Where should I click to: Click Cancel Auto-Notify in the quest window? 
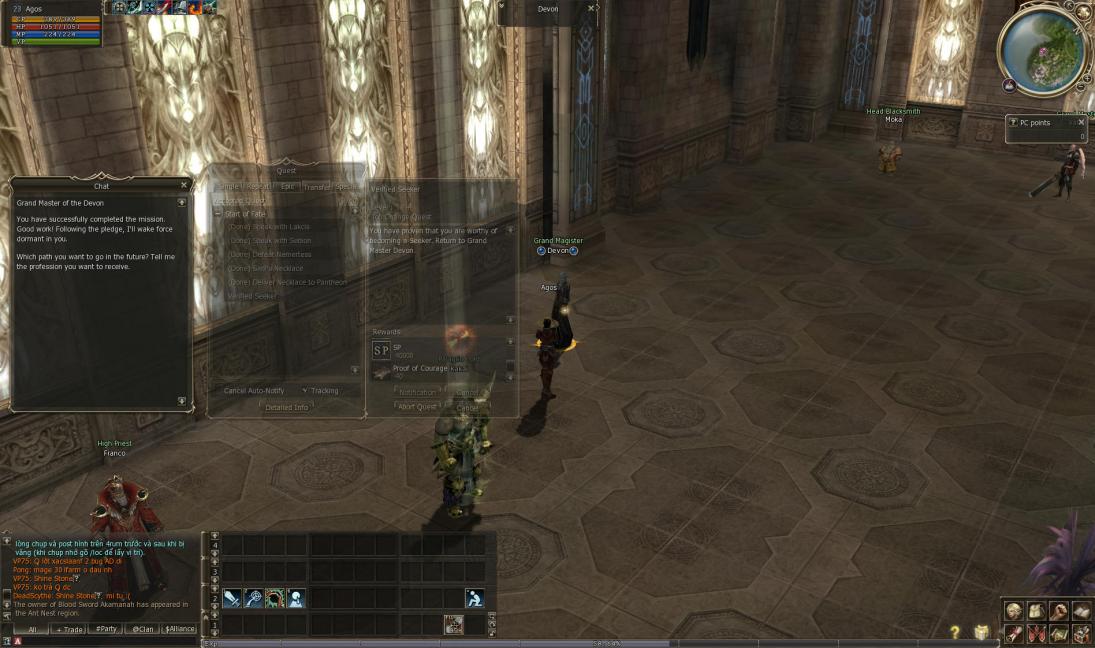(253, 391)
